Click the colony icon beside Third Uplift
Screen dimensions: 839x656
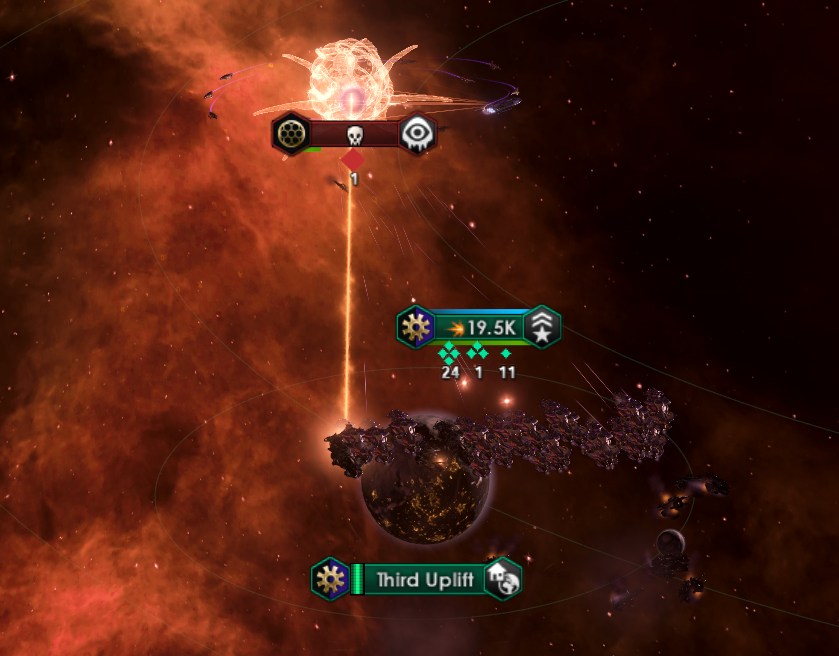[502, 579]
